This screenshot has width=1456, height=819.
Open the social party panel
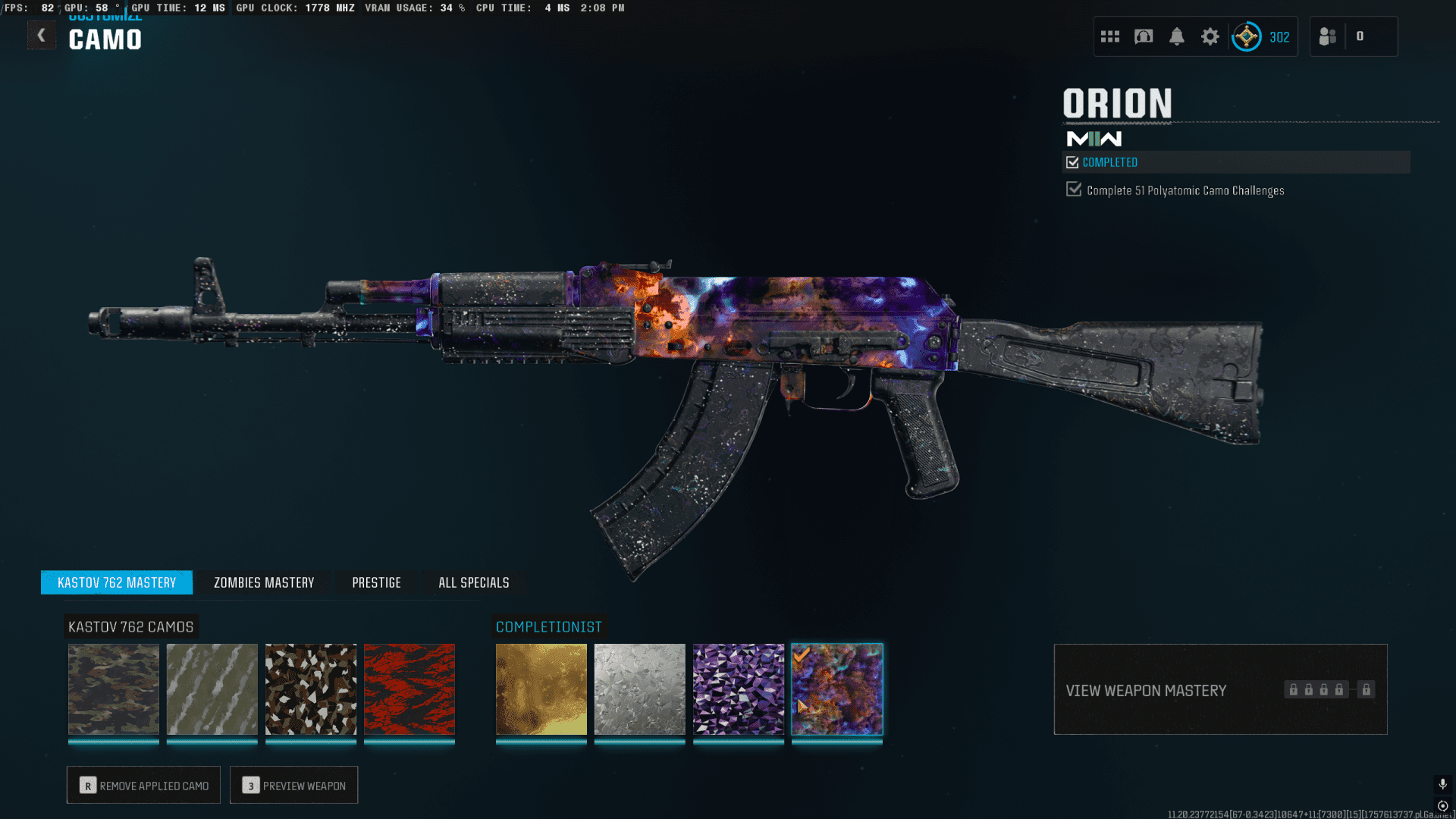point(1328,36)
